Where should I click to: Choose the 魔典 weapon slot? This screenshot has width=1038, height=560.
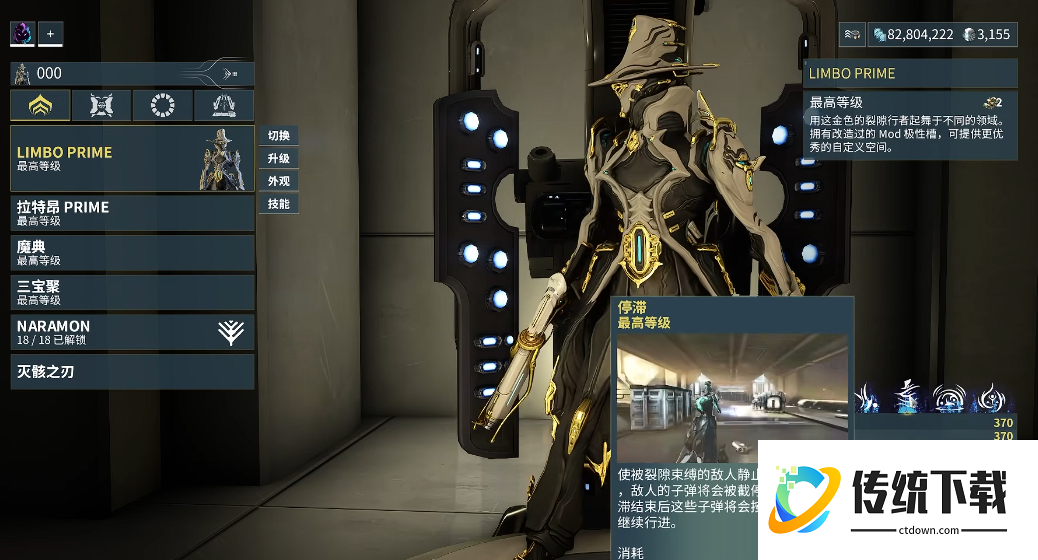point(132,252)
